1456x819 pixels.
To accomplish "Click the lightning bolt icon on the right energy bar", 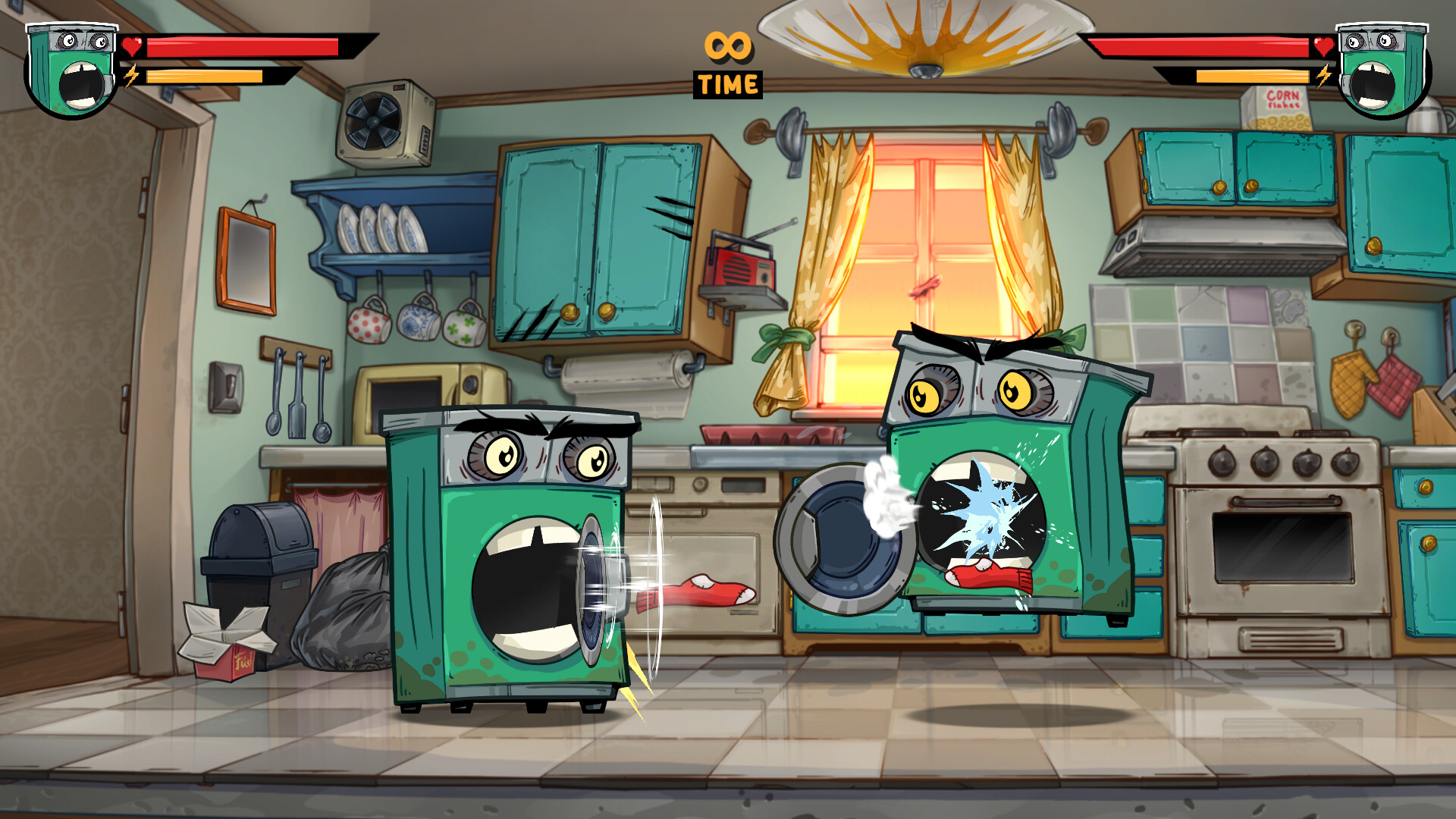I will click(1326, 76).
